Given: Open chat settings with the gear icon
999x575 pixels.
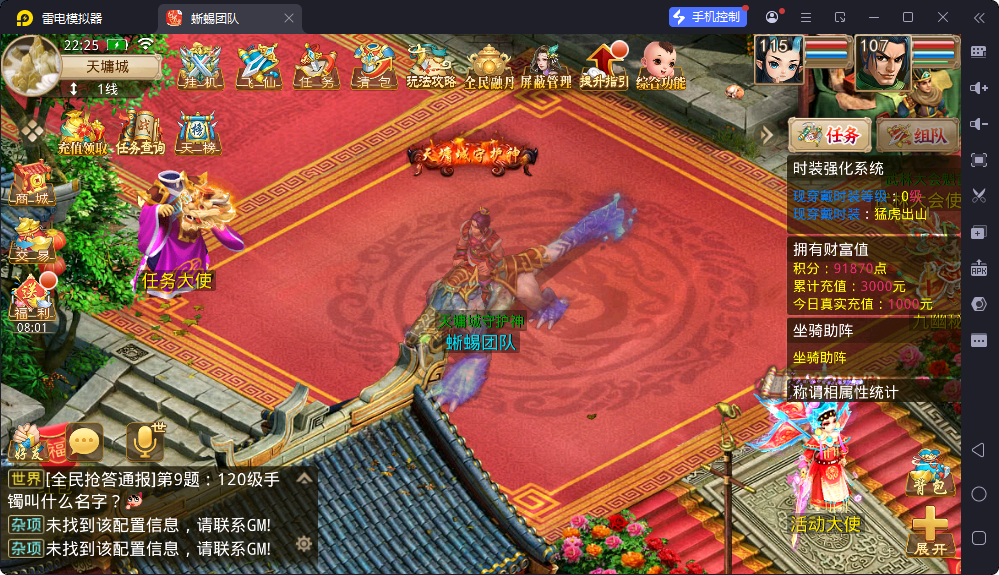Looking at the screenshot, I should tap(303, 544).
